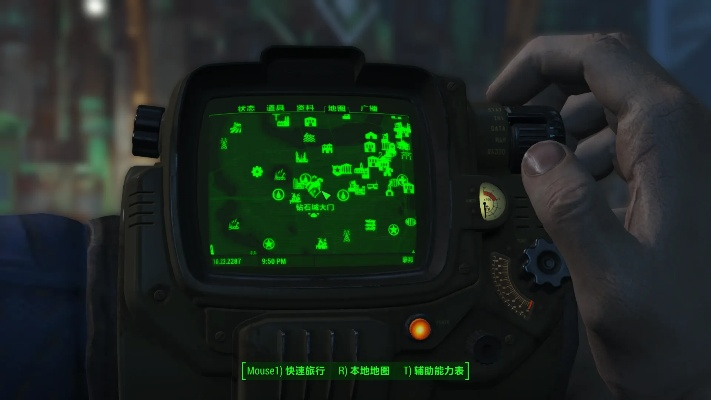Switch to the 资料 data tab
This screenshot has width=711, height=400.
tap(307, 108)
